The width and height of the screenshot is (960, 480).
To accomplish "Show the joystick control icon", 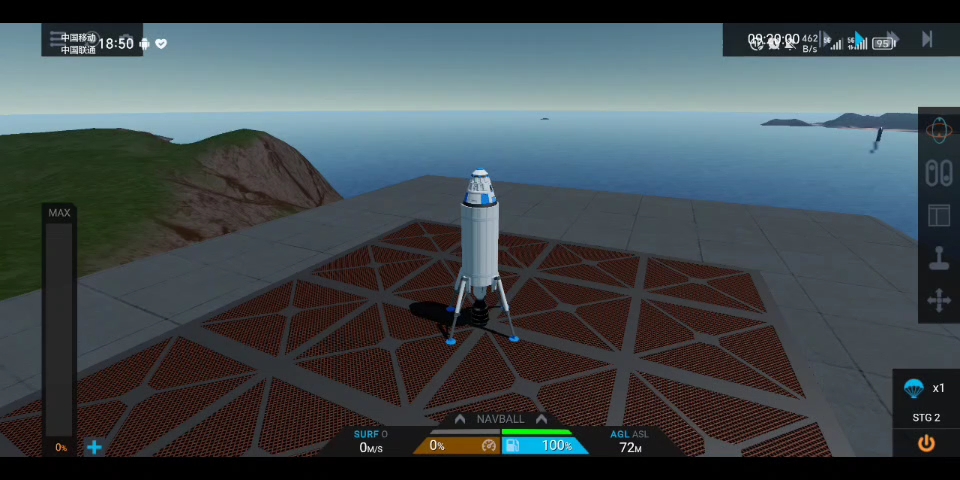I will pos(938,258).
